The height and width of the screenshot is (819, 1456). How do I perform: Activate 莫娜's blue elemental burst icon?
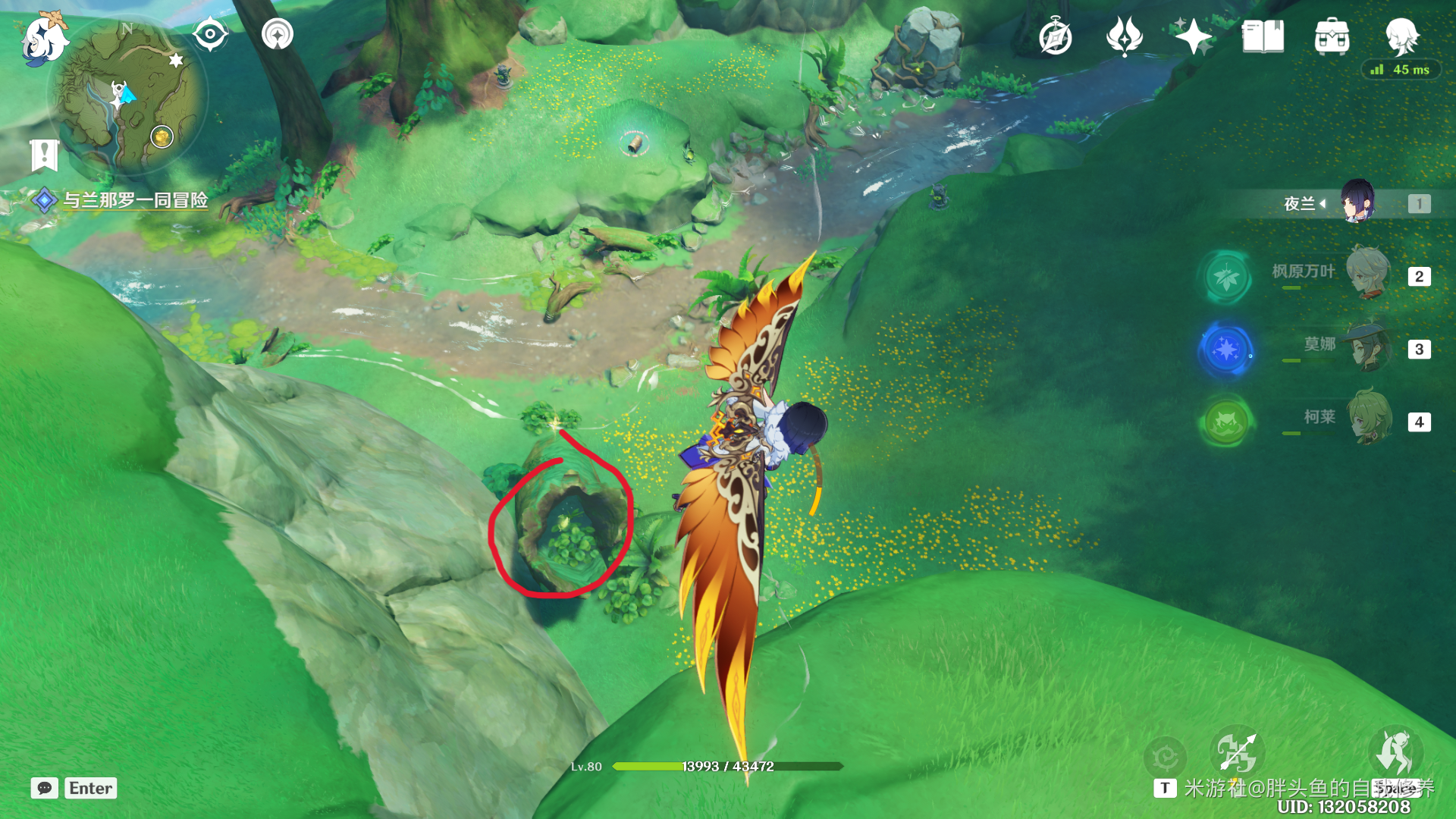point(1225,350)
